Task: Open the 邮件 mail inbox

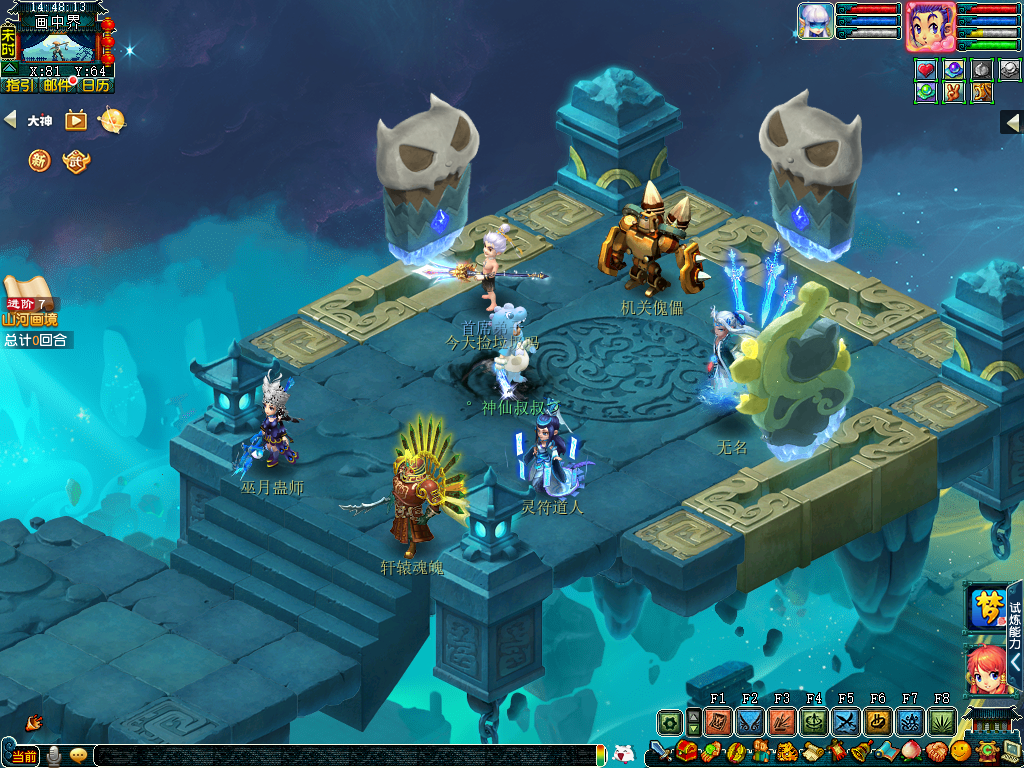Action: point(58,86)
